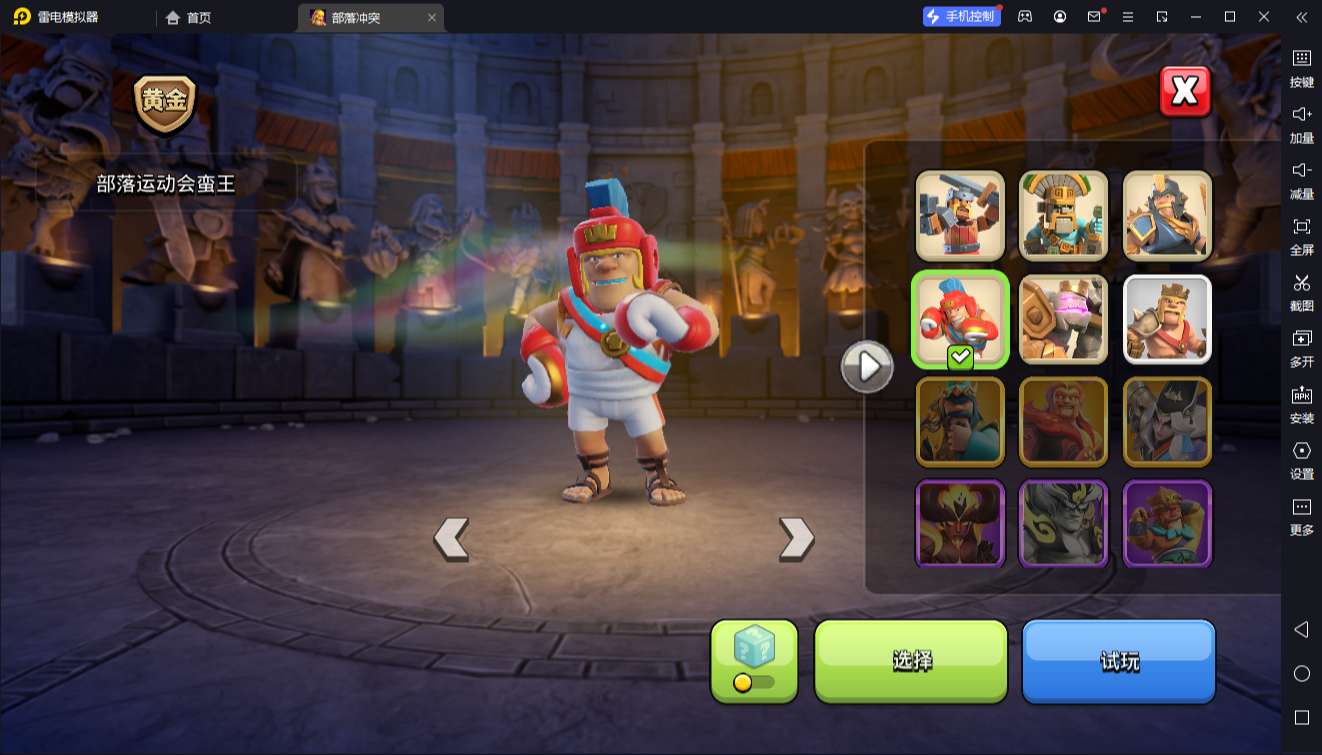Select the grey pirate hat king skin

(1167, 422)
